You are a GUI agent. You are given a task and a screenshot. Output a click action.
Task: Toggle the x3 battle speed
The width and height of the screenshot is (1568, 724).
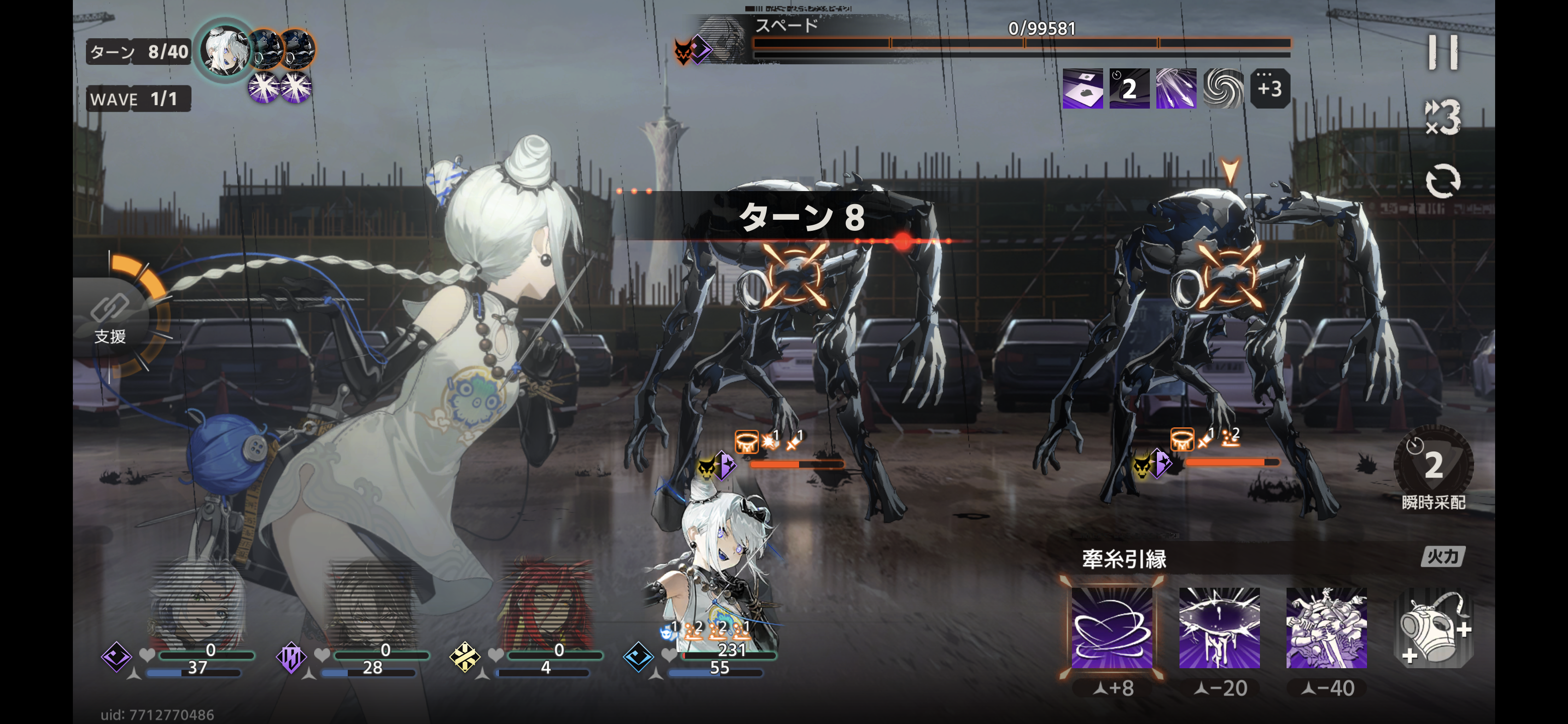[1442, 116]
